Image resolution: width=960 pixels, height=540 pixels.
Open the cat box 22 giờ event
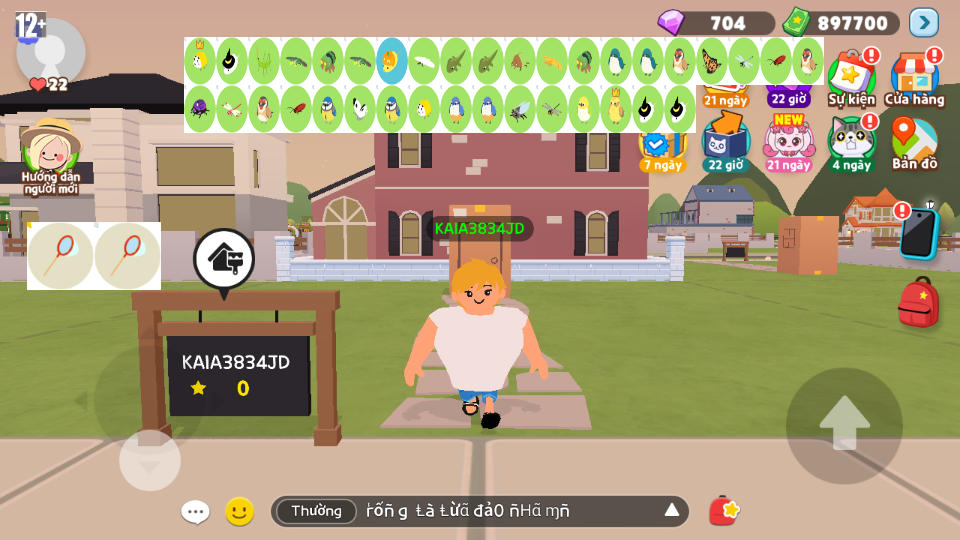(x=725, y=143)
